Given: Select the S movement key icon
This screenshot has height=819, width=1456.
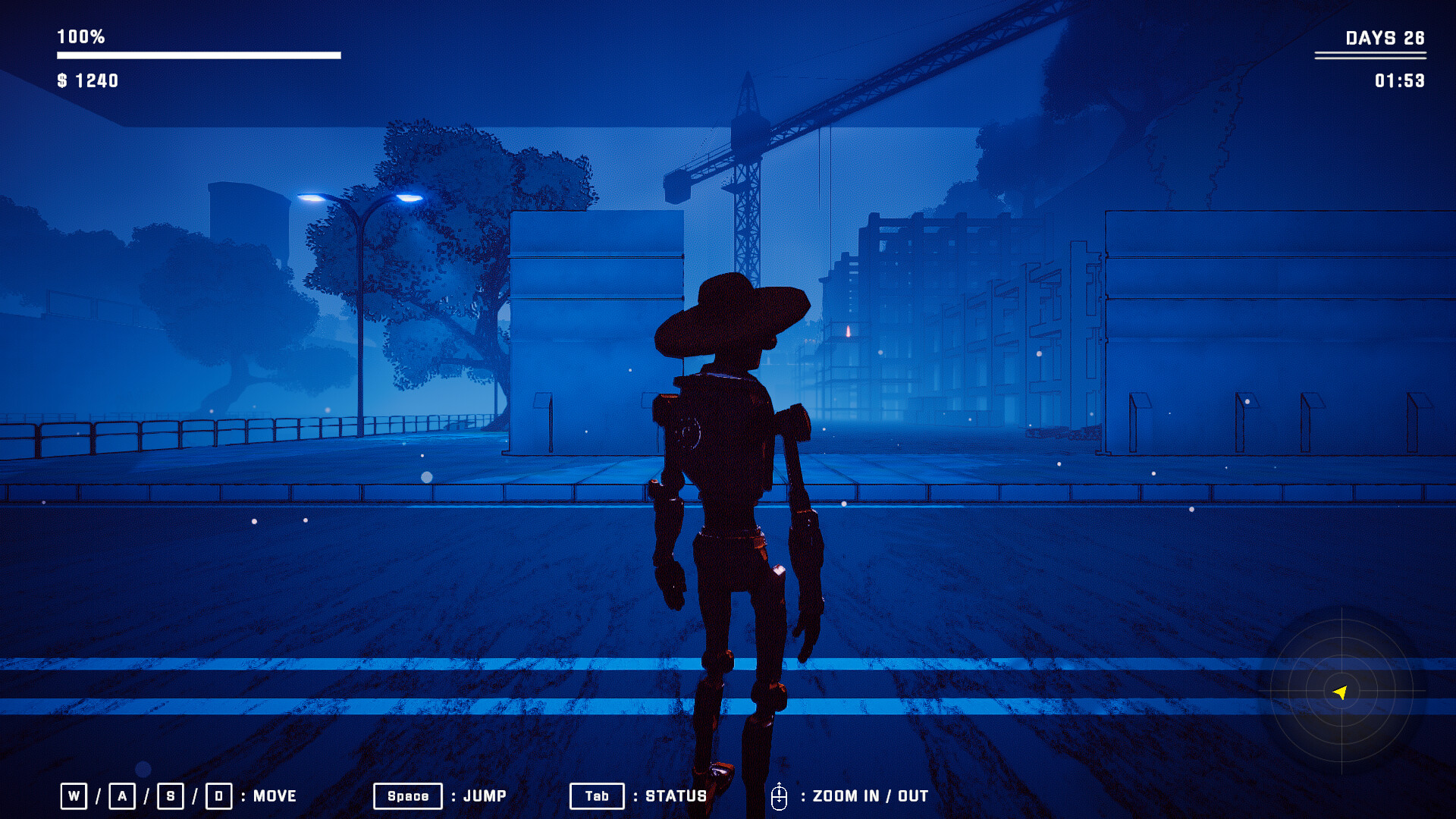Looking at the screenshot, I should [x=171, y=796].
